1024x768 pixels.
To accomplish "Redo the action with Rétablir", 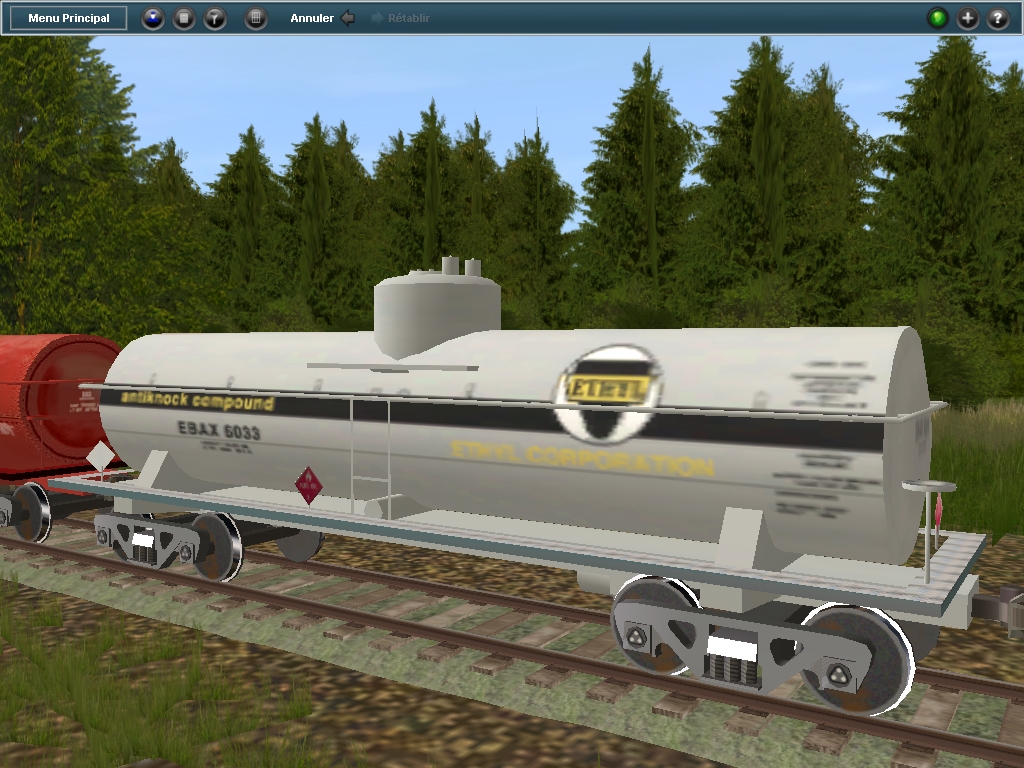I will click(401, 18).
